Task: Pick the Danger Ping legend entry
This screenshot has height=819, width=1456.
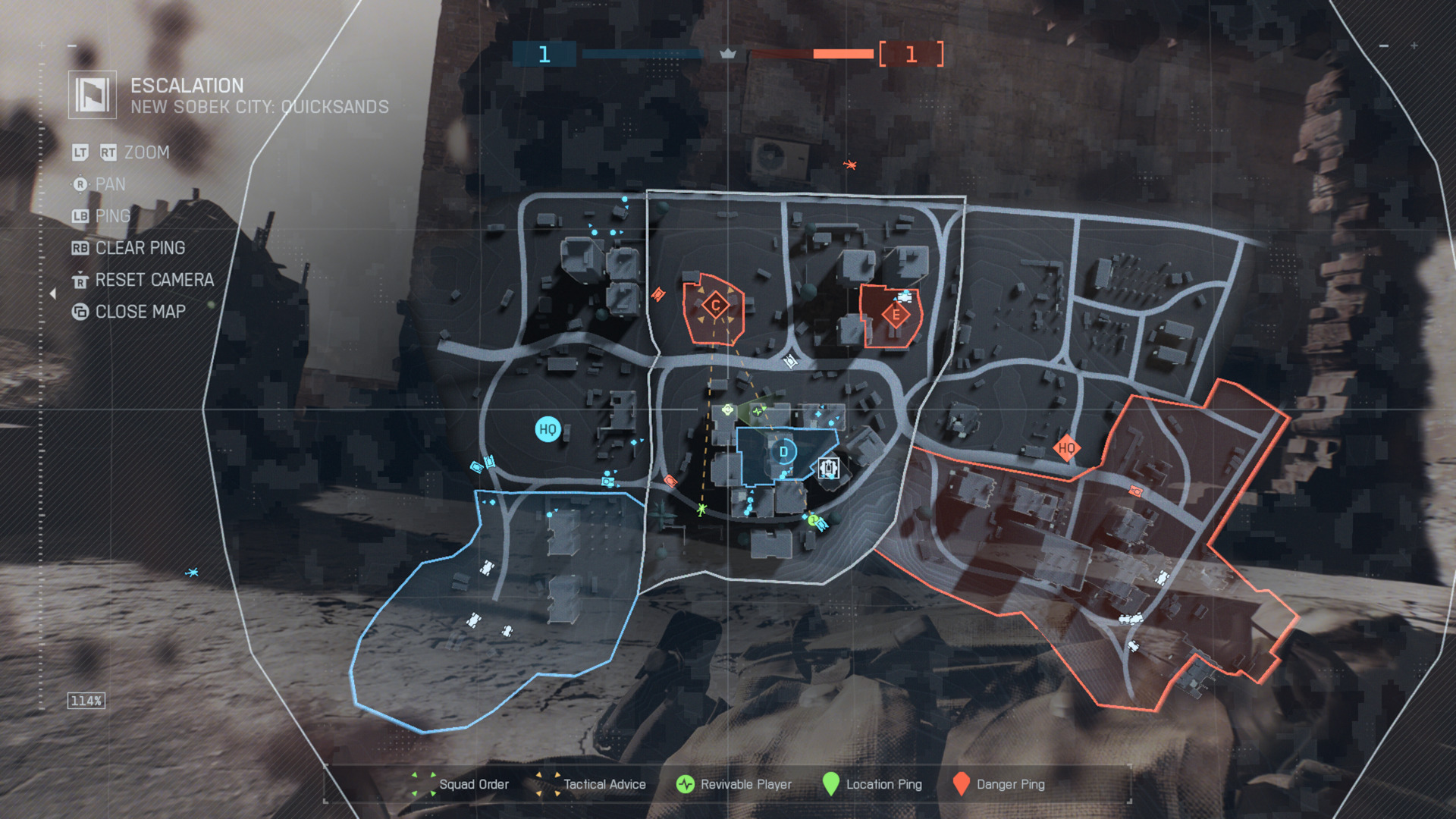Action: [x=999, y=784]
